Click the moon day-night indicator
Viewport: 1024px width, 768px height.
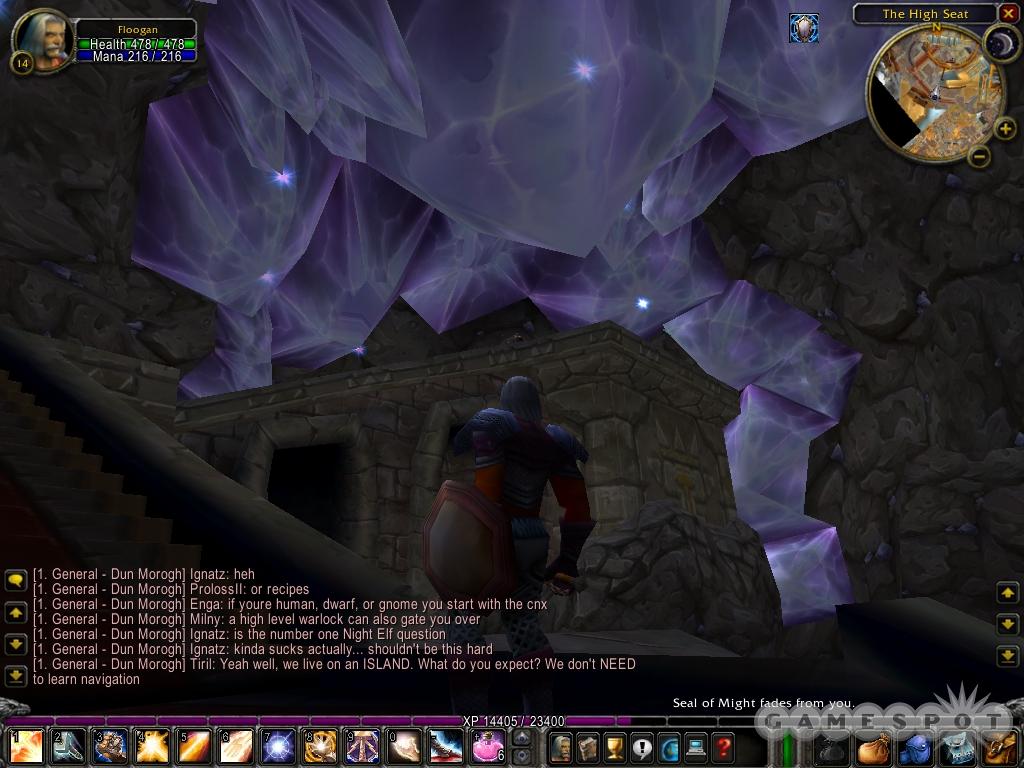[x=999, y=44]
